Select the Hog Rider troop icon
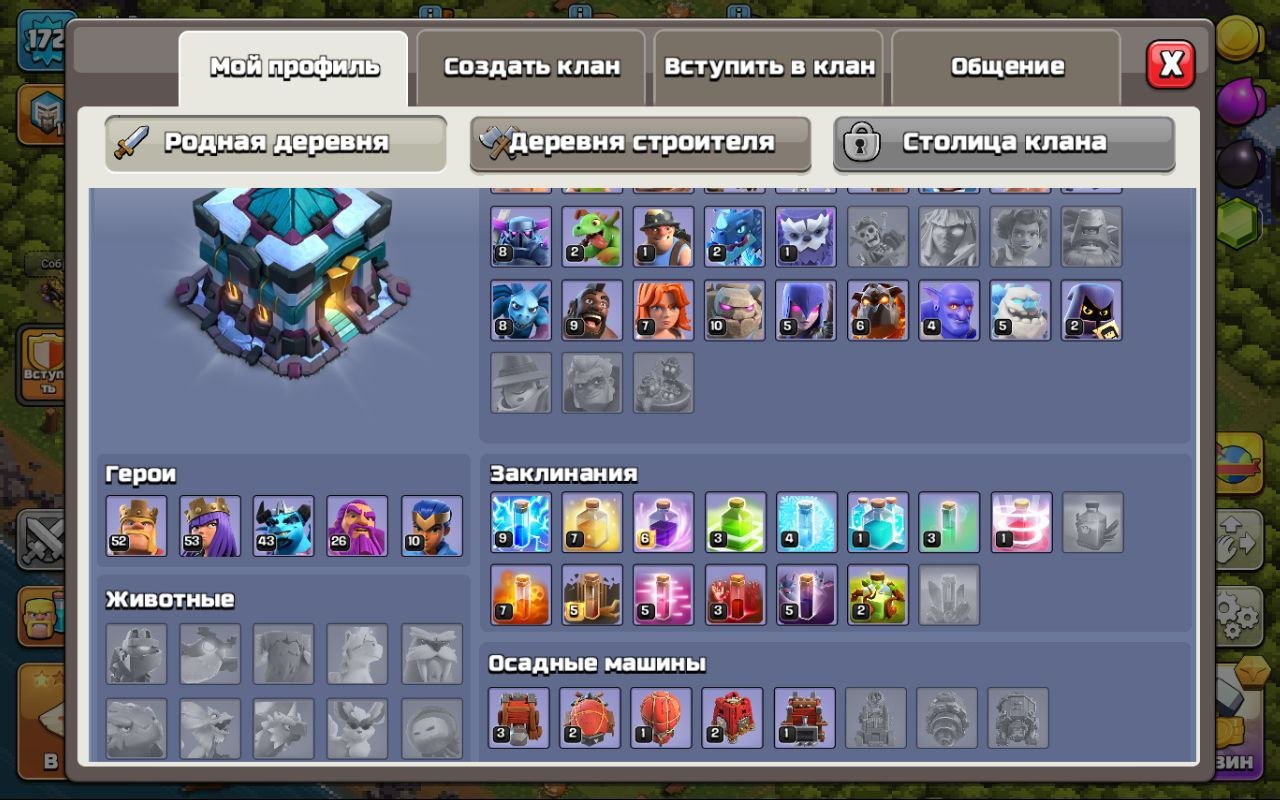 coord(591,308)
